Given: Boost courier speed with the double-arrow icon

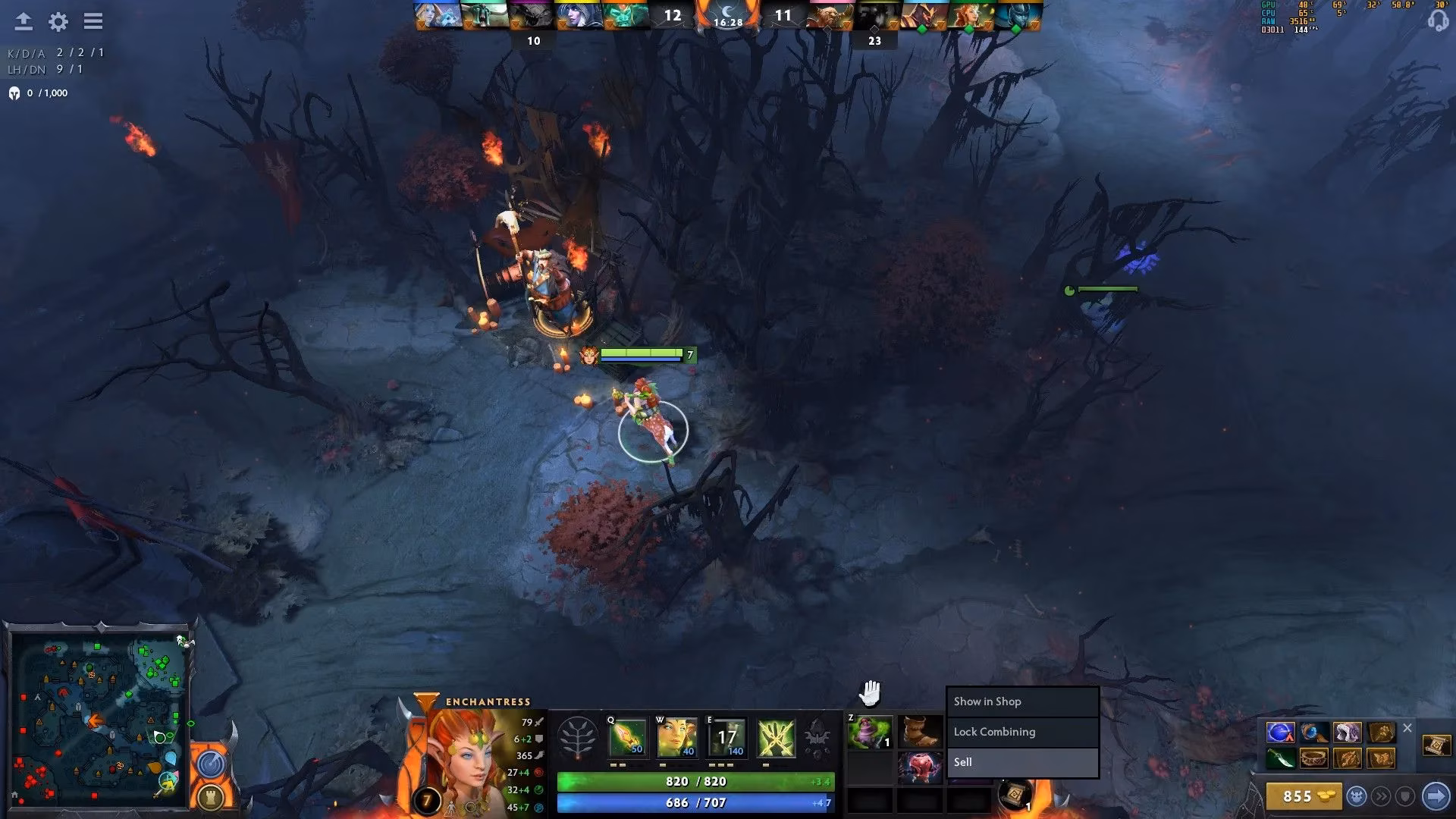Looking at the screenshot, I should (1383, 796).
